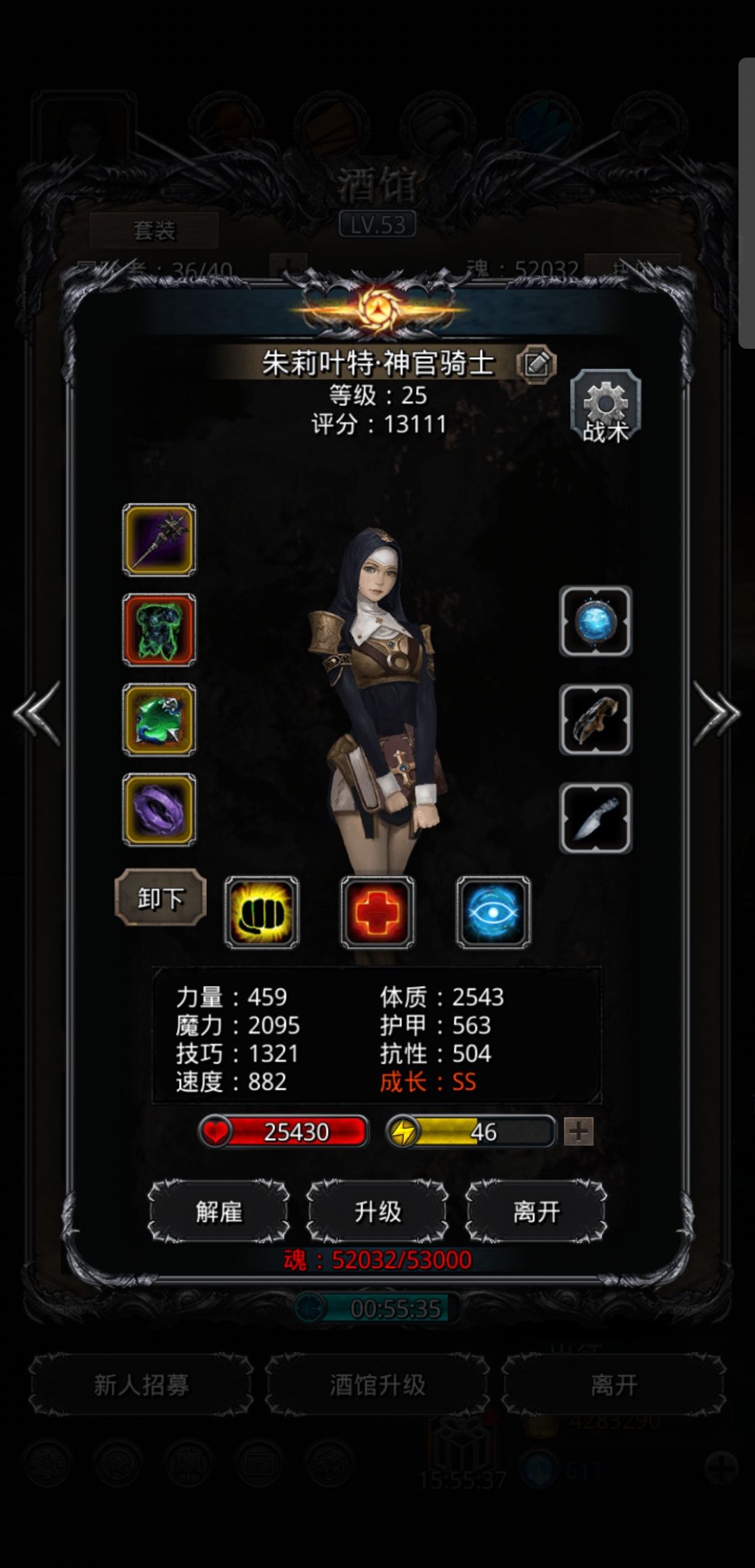Select the blue orb accessory slot
This screenshot has width=755, height=1568.
pyautogui.click(x=596, y=621)
